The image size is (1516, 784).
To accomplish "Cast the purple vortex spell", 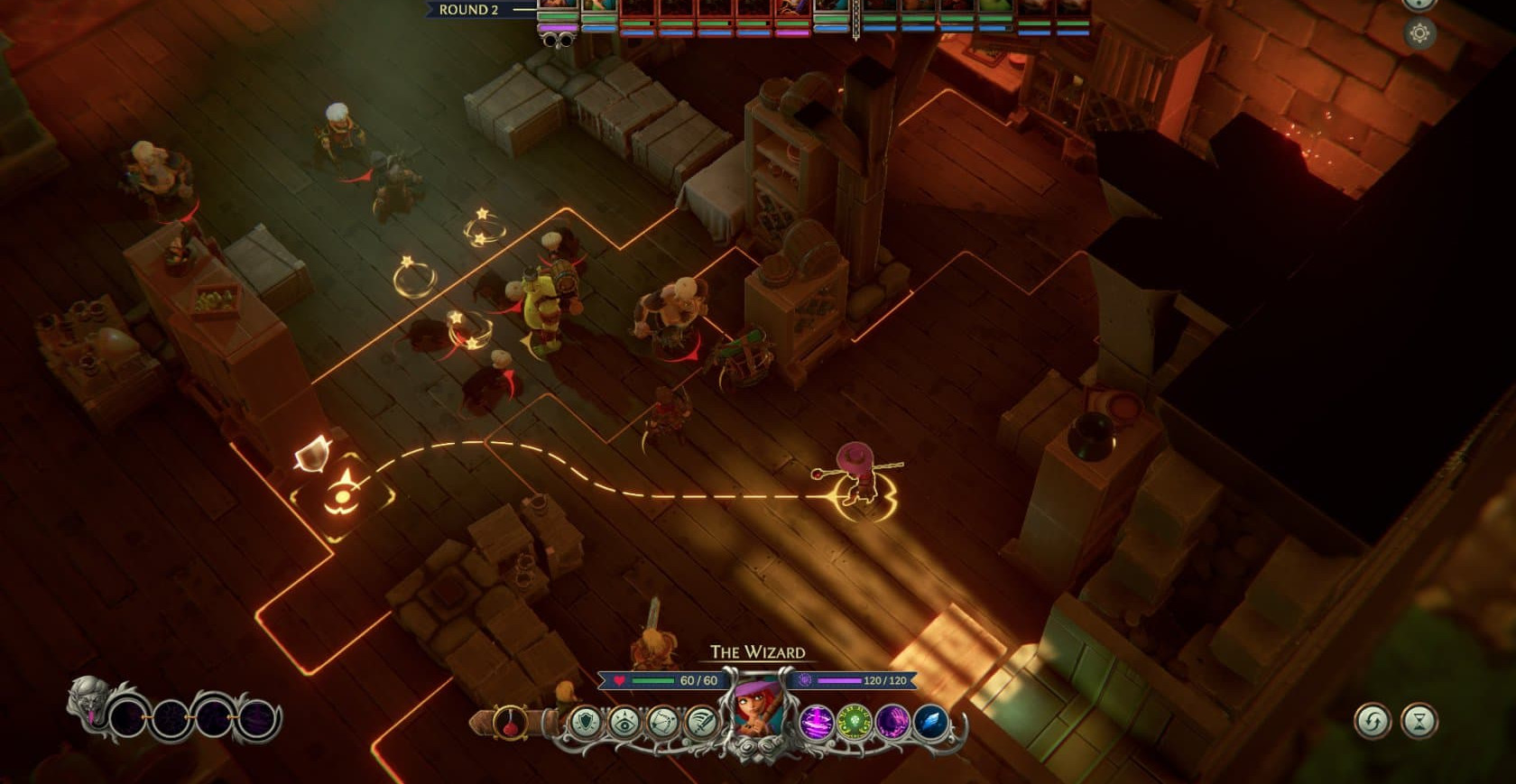I will click(816, 723).
